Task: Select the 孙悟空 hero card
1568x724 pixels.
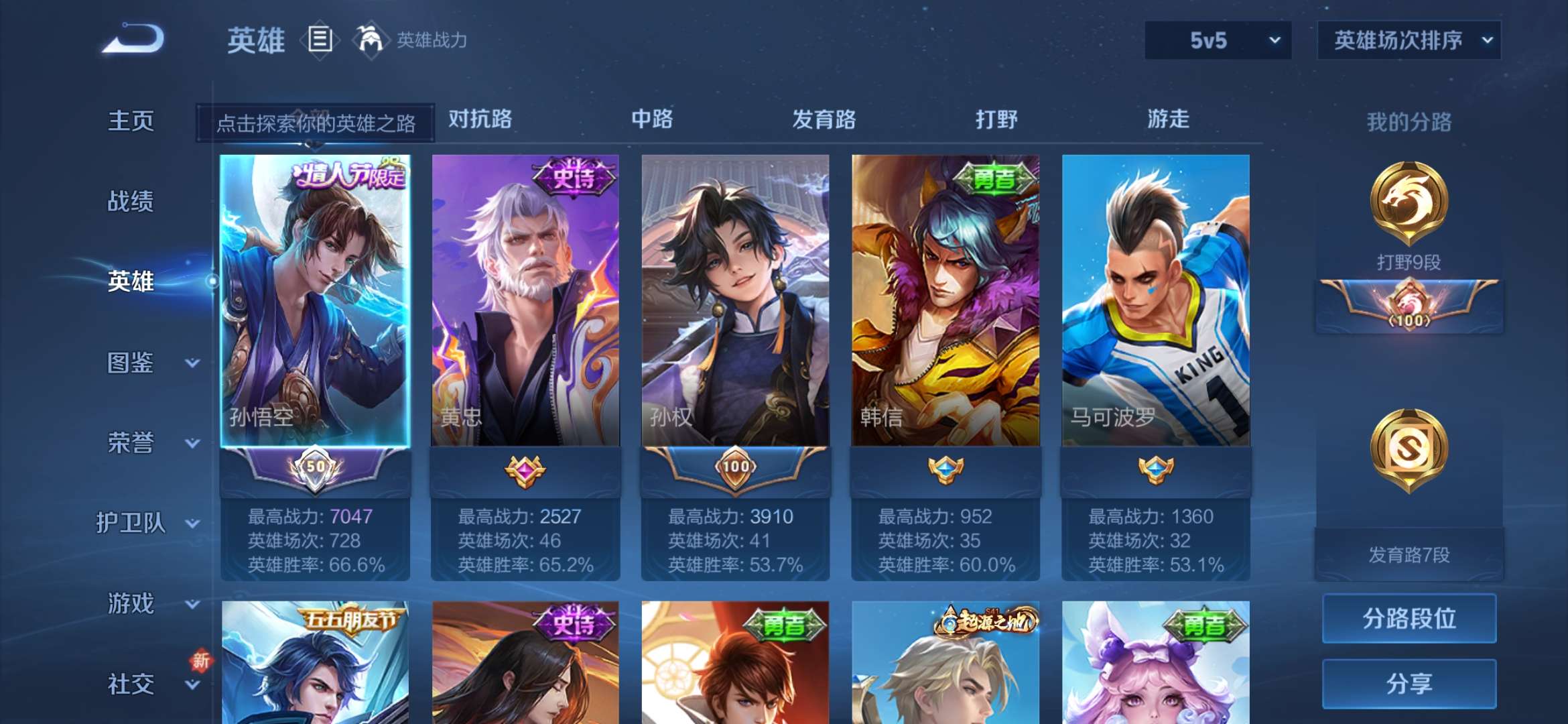Action: 315,295
